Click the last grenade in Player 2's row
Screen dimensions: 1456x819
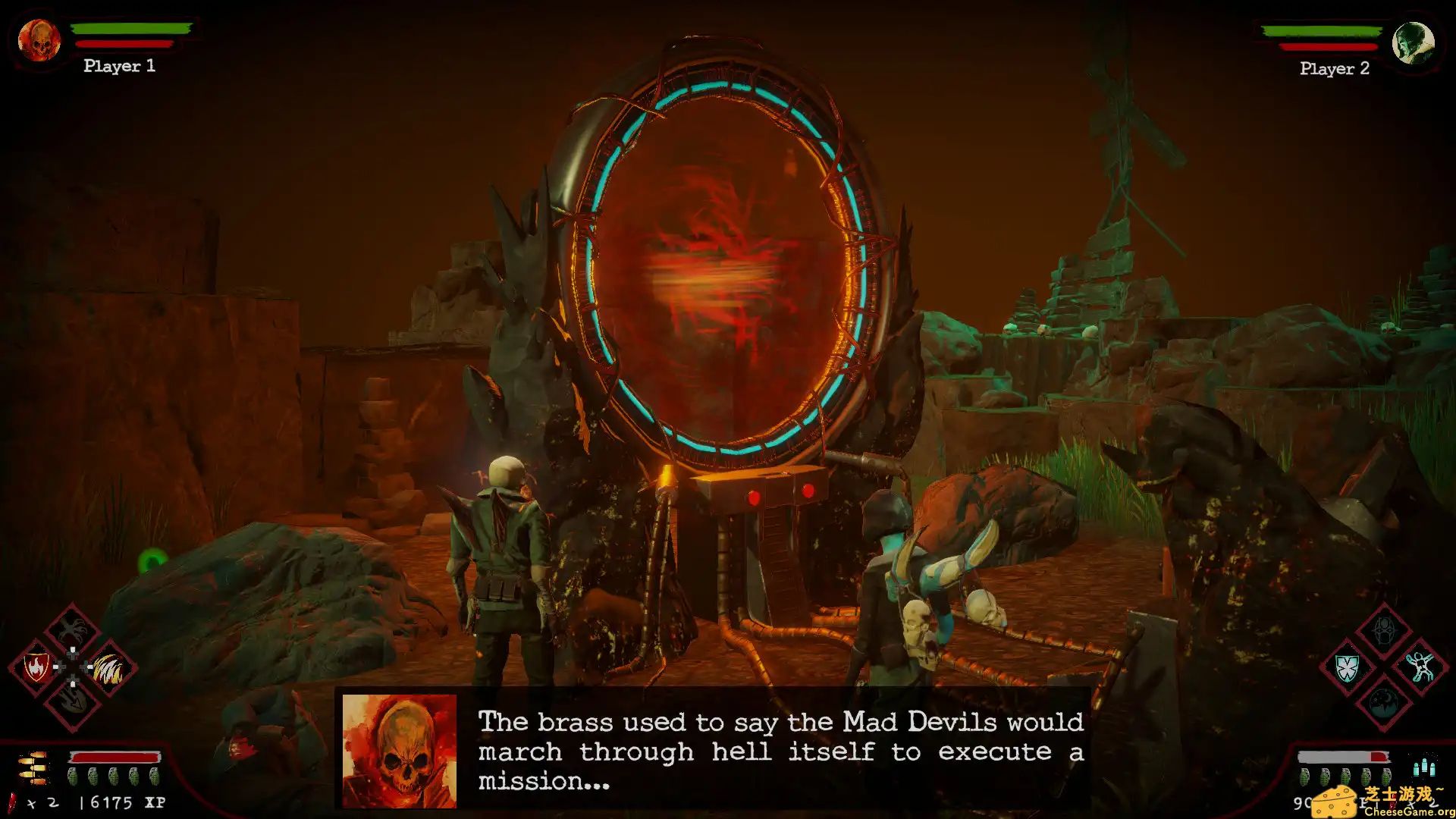coord(1388,777)
